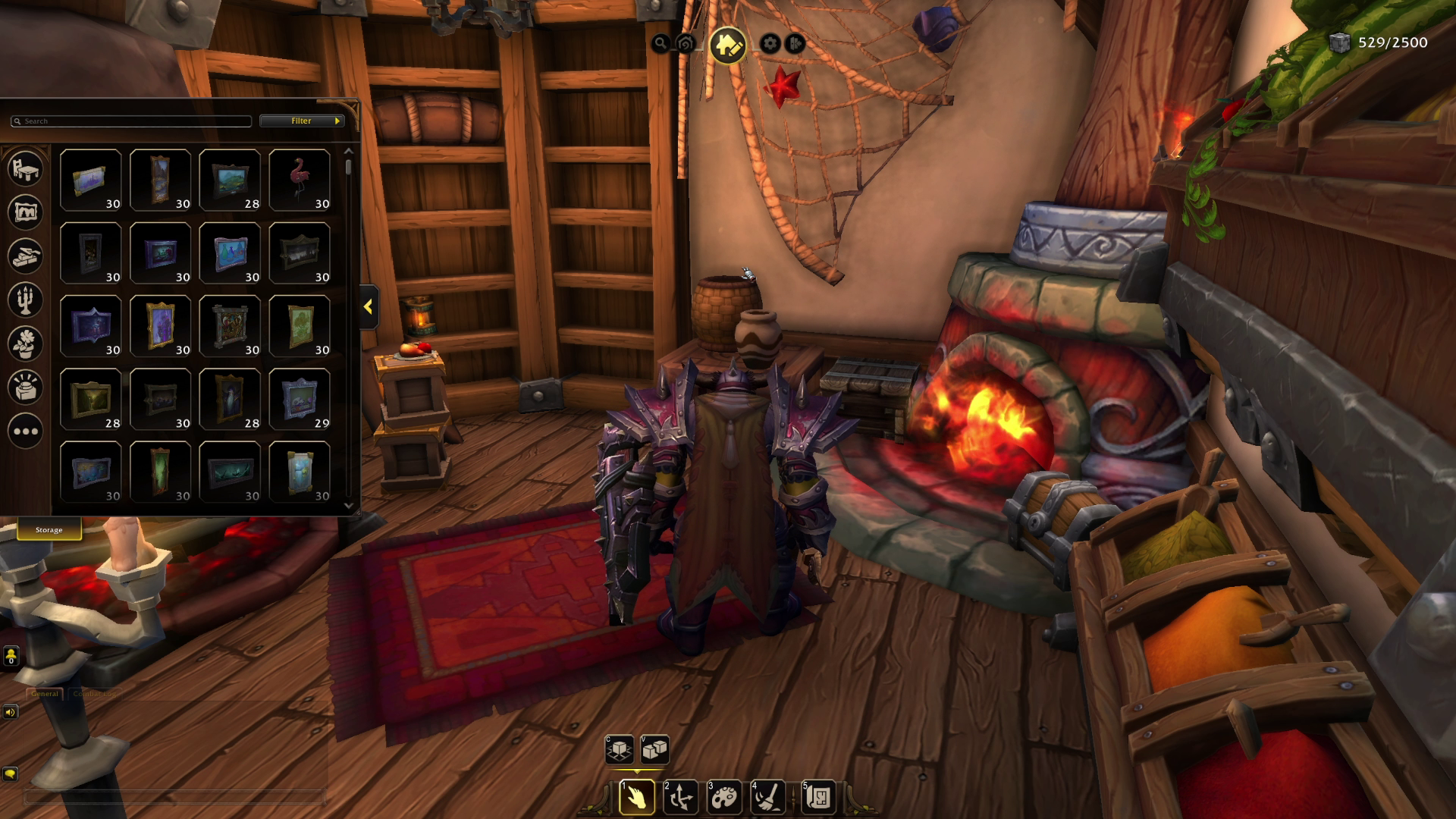This screenshot has width=1456, height=819.
Task: Choose the bearded wizard portrait
Action: click(230, 399)
